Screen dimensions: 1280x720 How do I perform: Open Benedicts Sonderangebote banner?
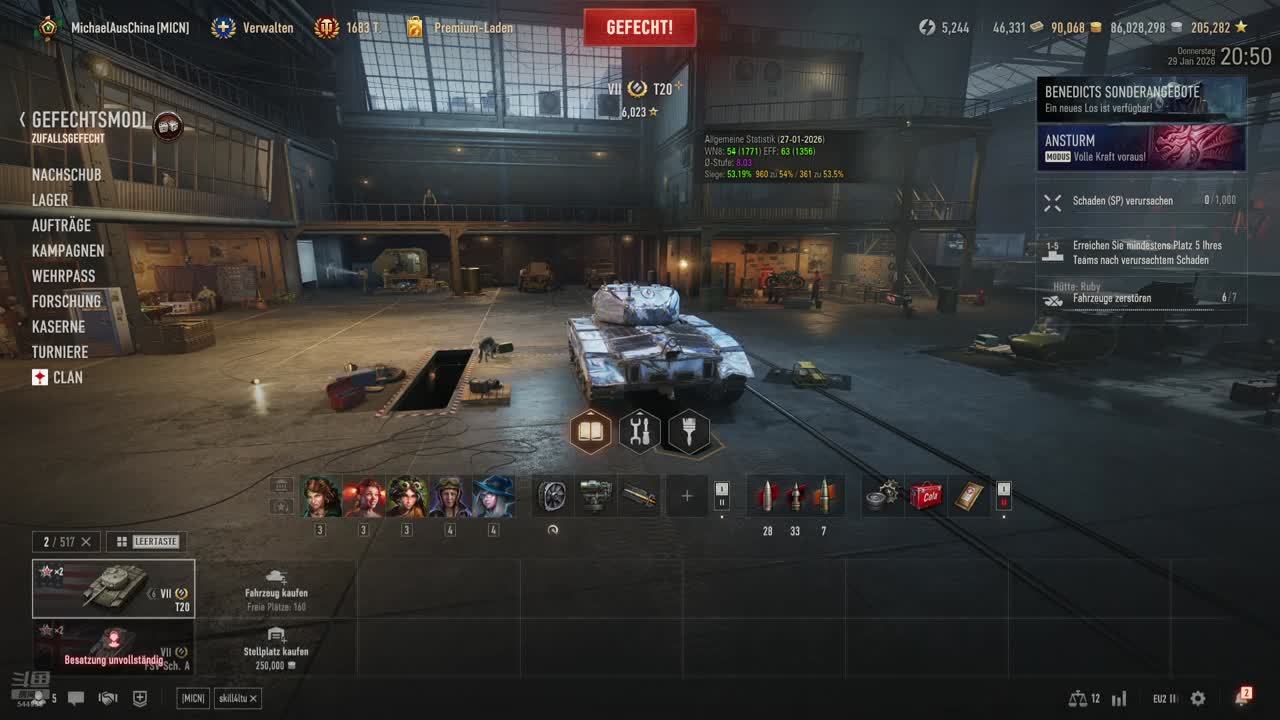click(1141, 99)
